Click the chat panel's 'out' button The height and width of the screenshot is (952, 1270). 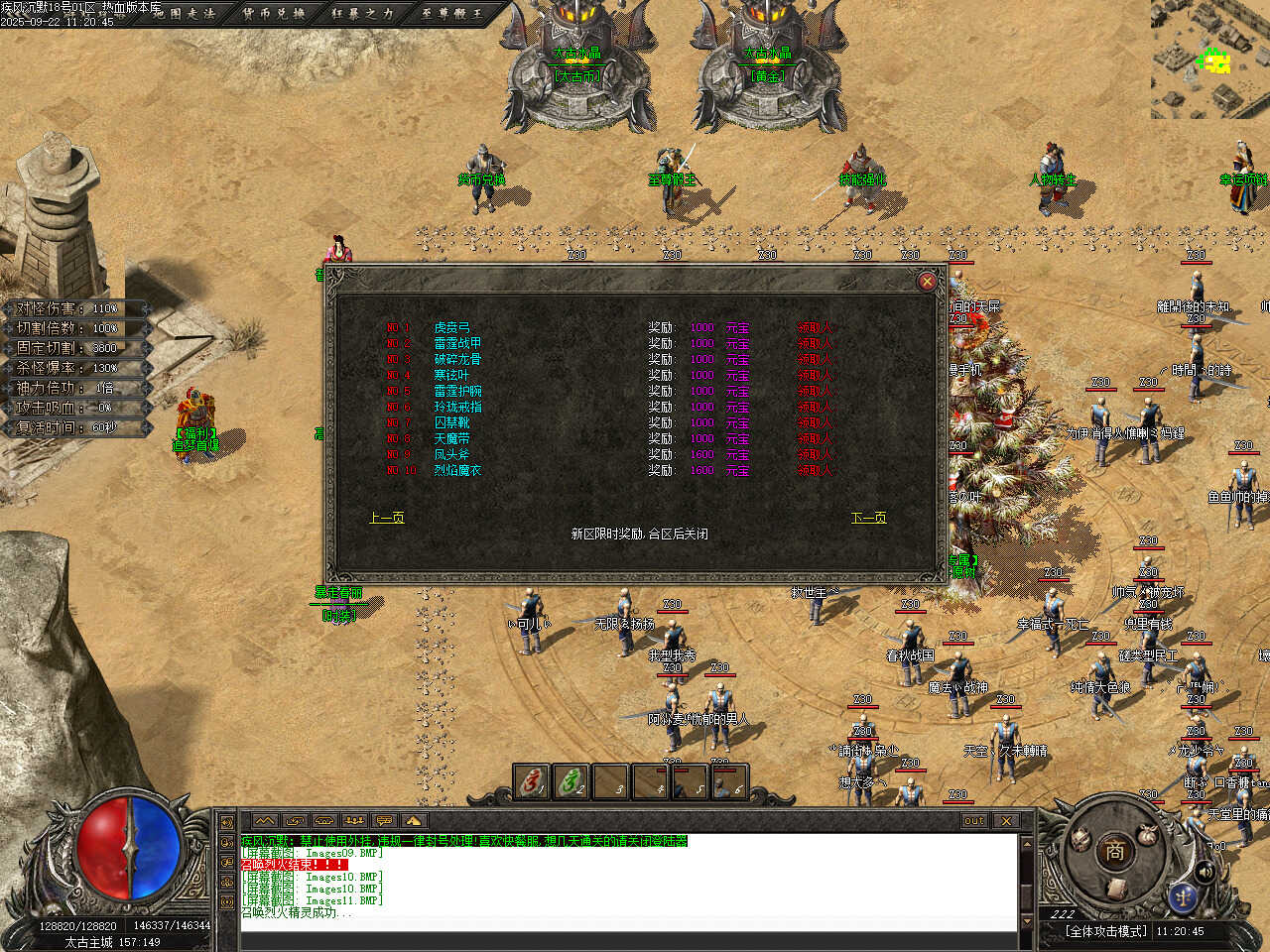[974, 821]
